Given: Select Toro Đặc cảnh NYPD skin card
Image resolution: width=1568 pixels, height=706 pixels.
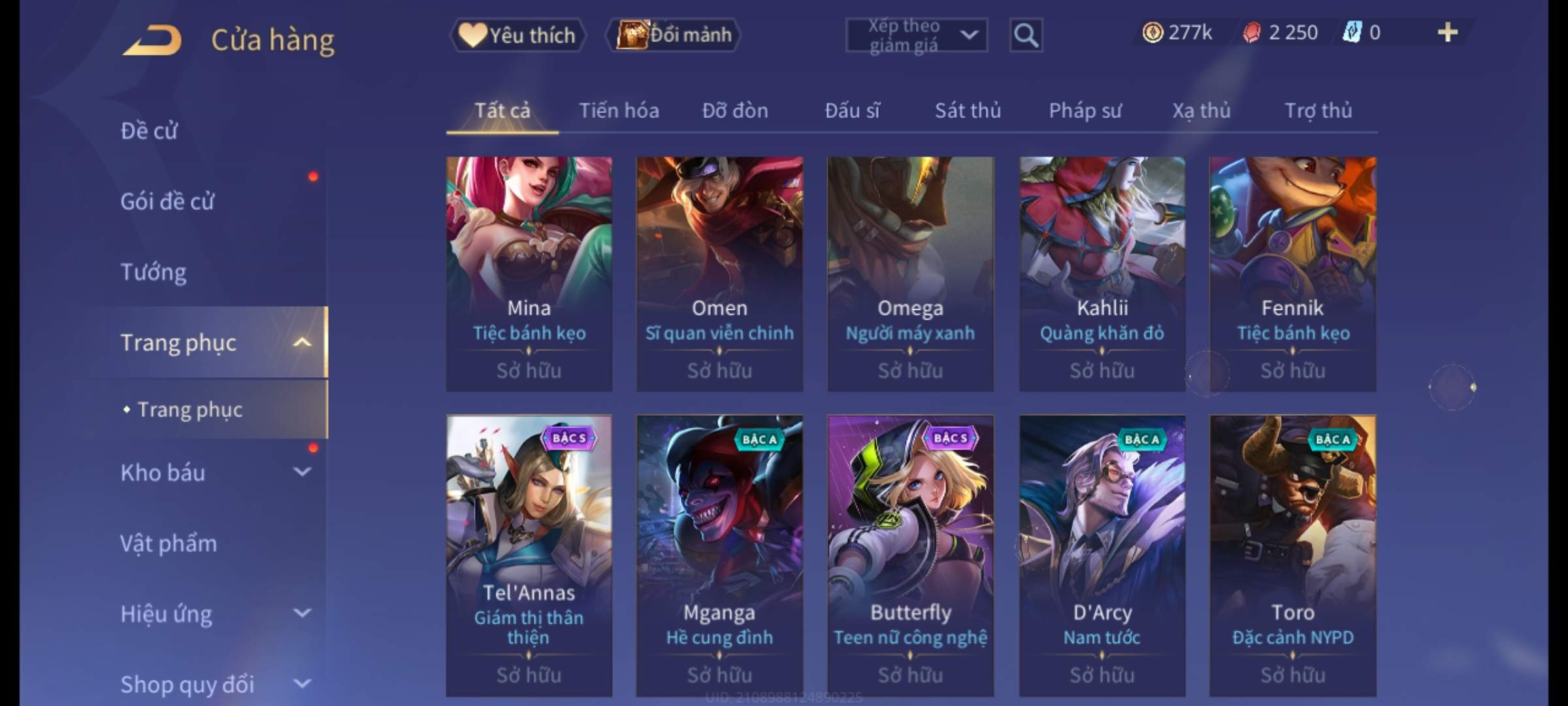Looking at the screenshot, I should pyautogui.click(x=1292, y=554).
